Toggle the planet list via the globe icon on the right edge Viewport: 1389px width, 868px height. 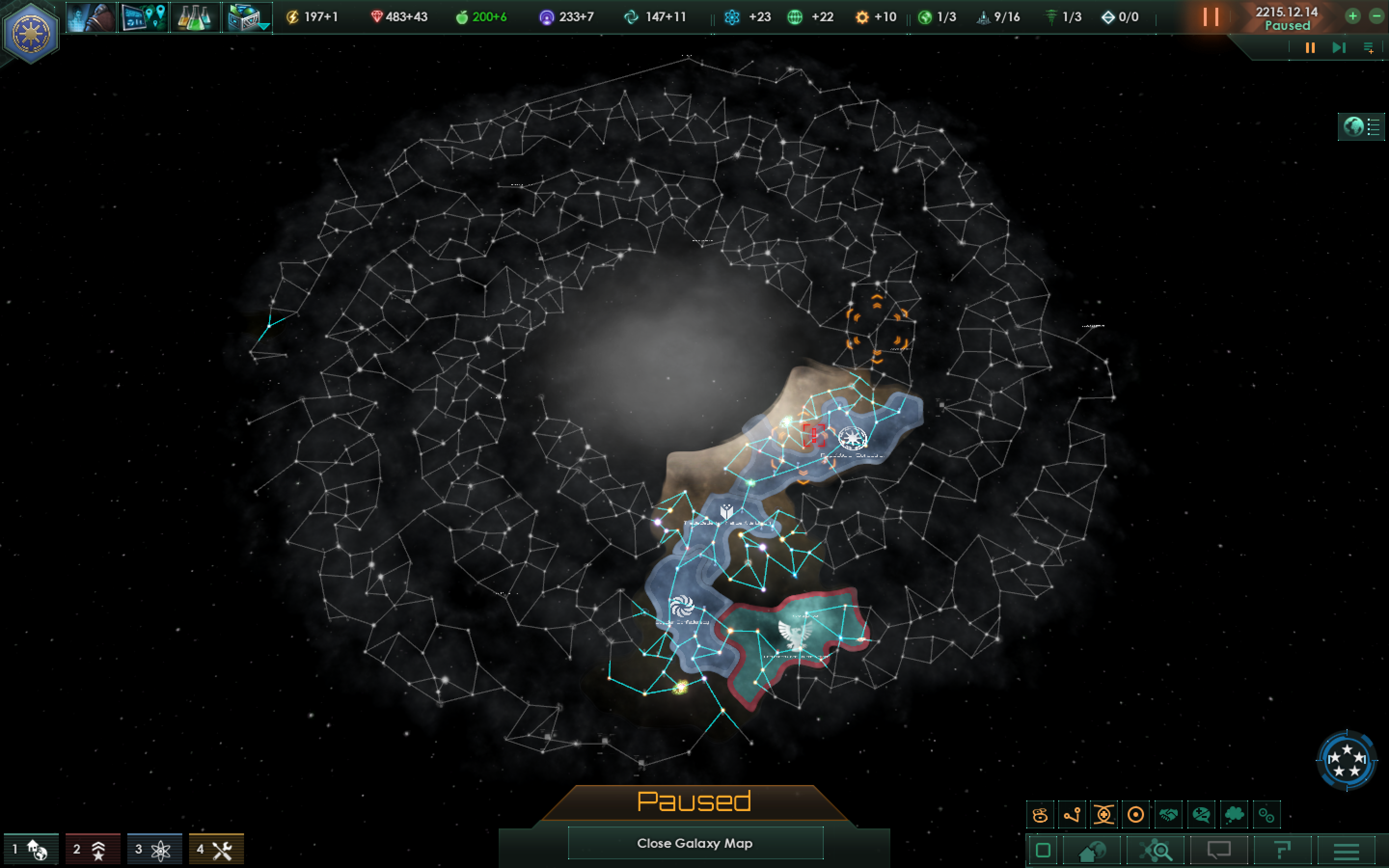coord(1353,127)
